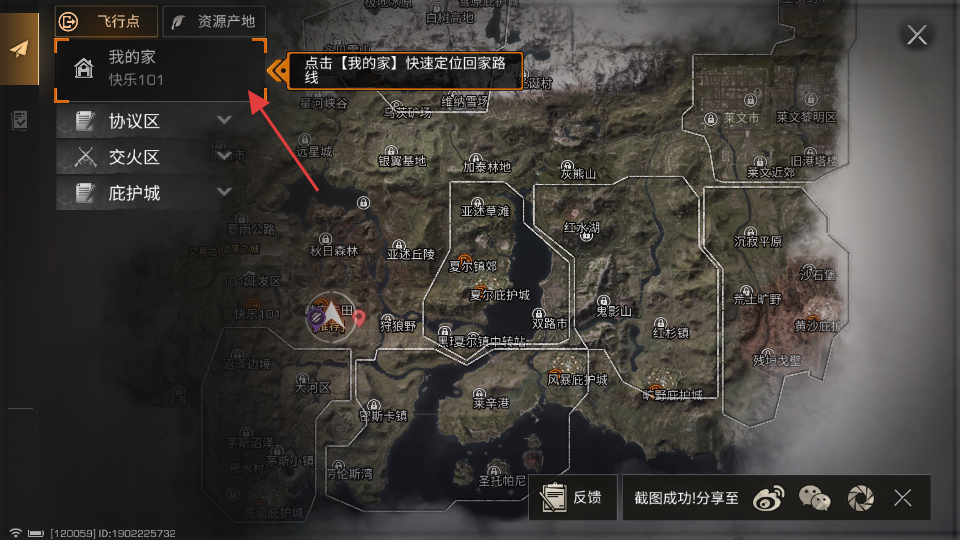This screenshot has width=960, height=540.
Task: Open the checklist sidebar icon
Action: coord(19,121)
